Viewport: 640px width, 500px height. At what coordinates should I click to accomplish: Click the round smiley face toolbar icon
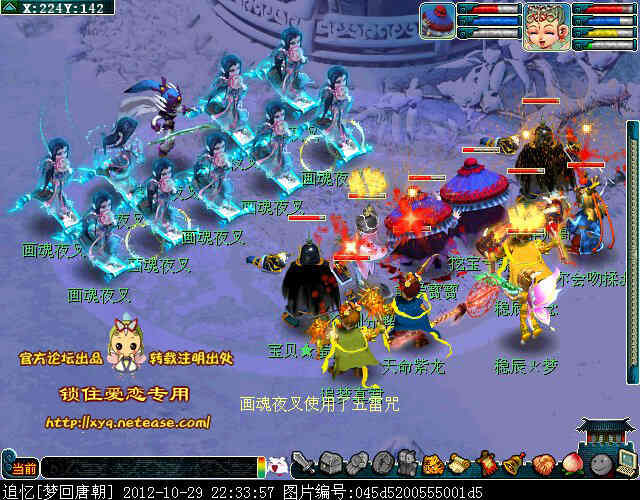[x=598, y=465]
